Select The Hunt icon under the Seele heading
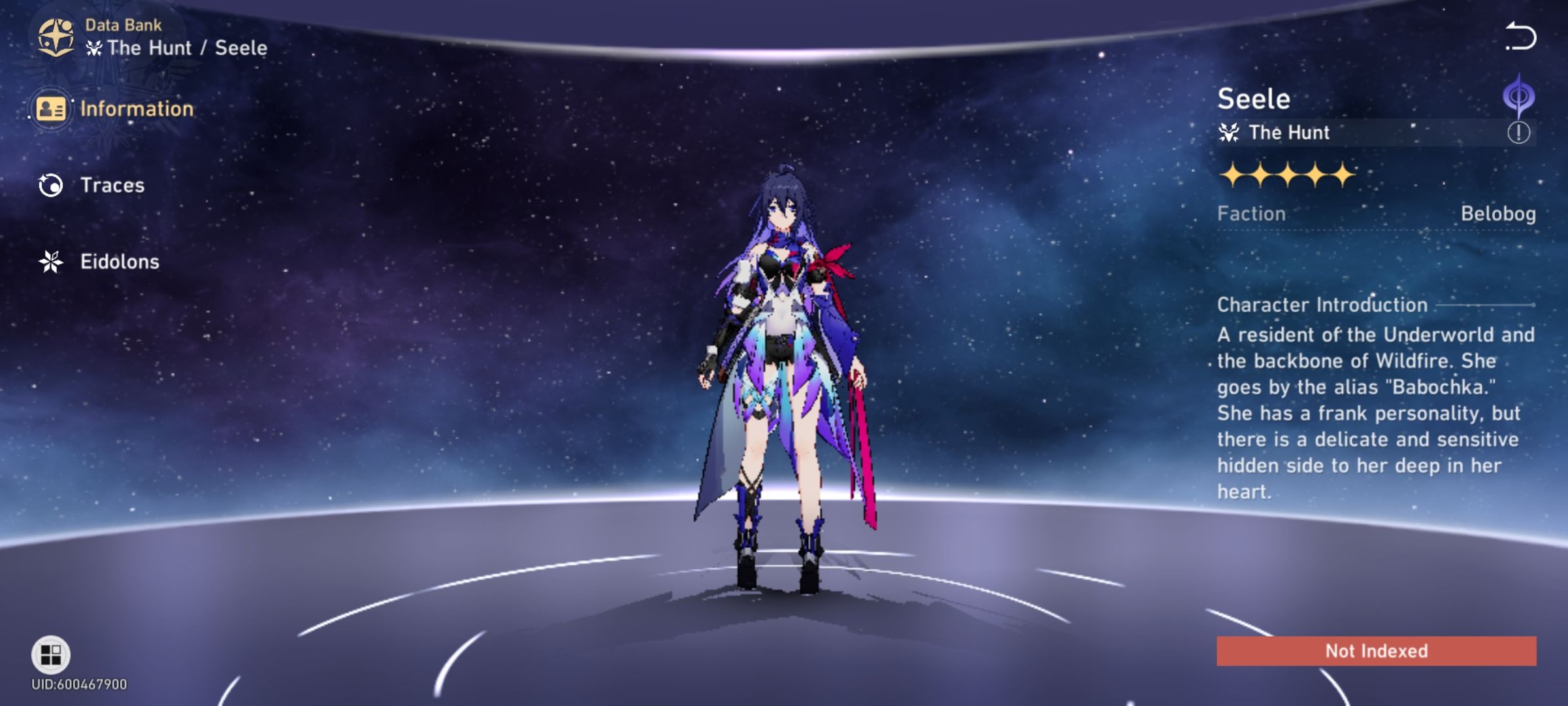The image size is (1568, 706). tap(1230, 133)
